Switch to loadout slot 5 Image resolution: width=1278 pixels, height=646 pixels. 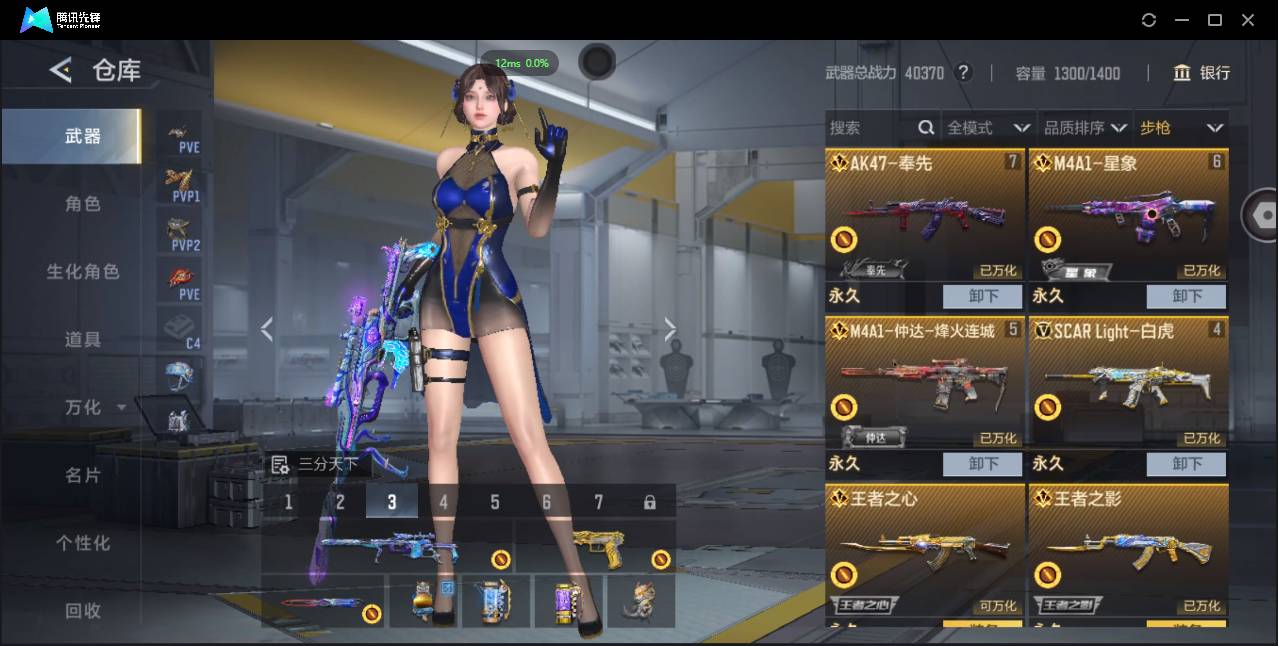(x=495, y=502)
